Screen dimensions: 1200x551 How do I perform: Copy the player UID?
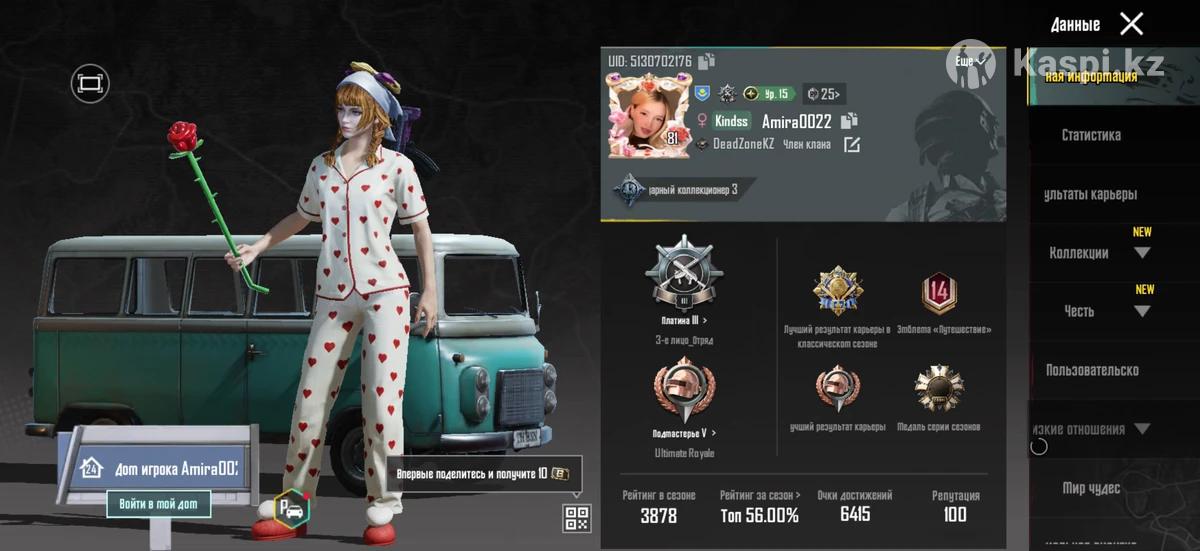(x=707, y=62)
